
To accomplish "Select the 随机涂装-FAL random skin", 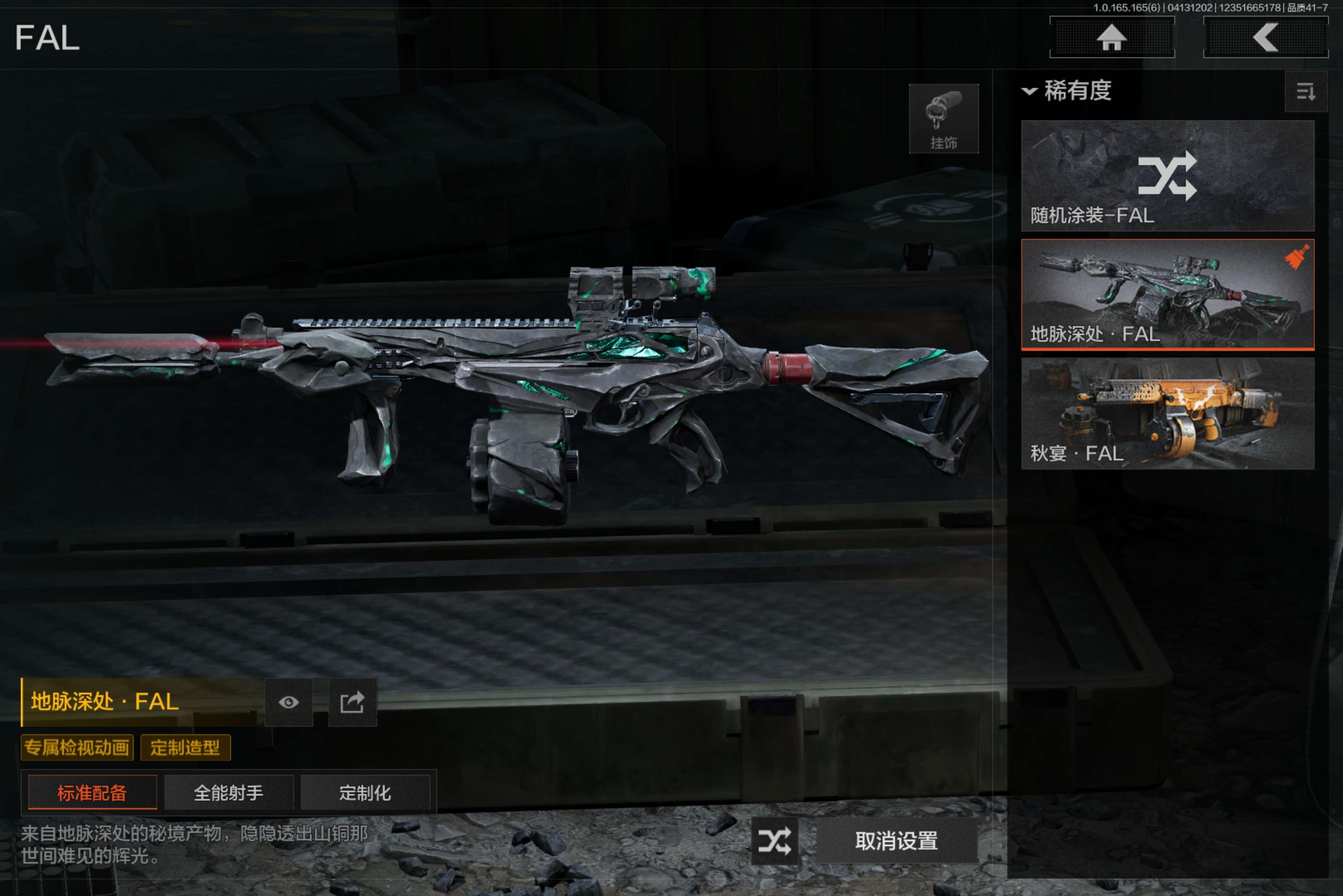I will [1167, 175].
